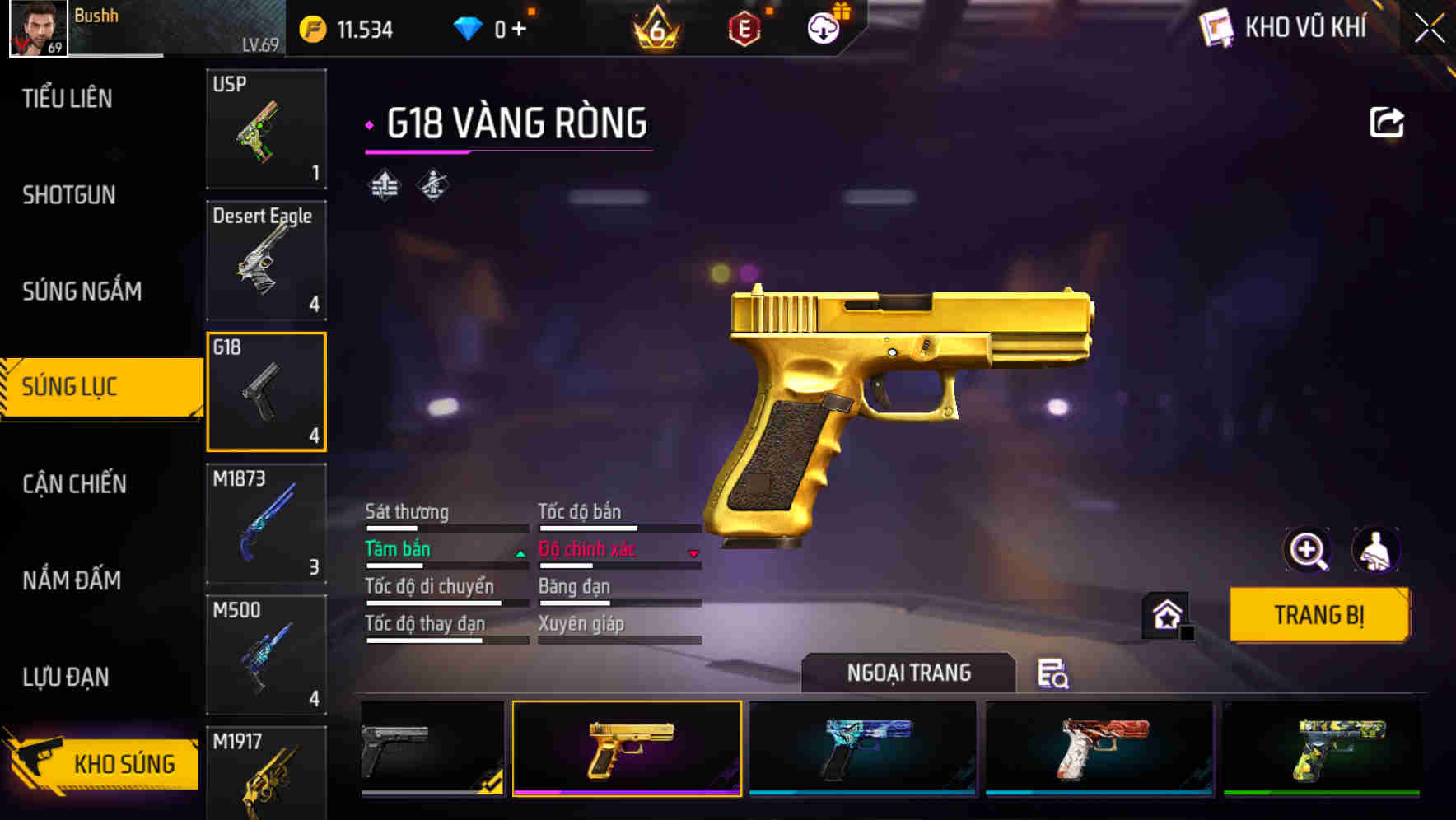
Task: Click the gun mastery icon next to the upgrade badge
Action: (x=432, y=187)
